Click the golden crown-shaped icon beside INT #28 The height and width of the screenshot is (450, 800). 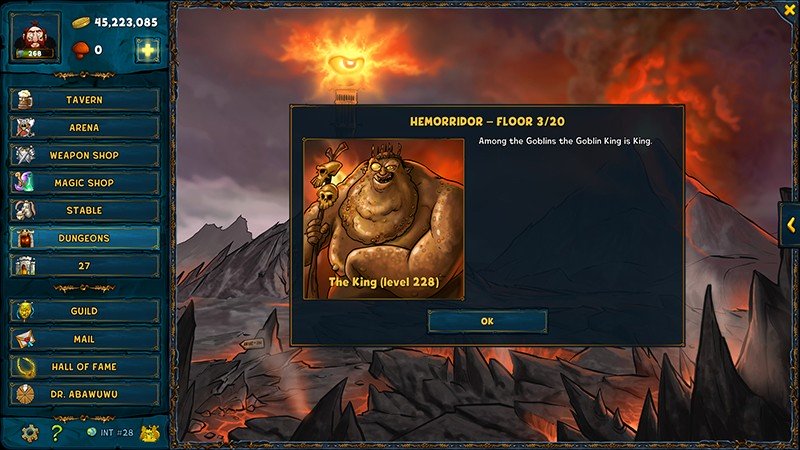(149, 433)
